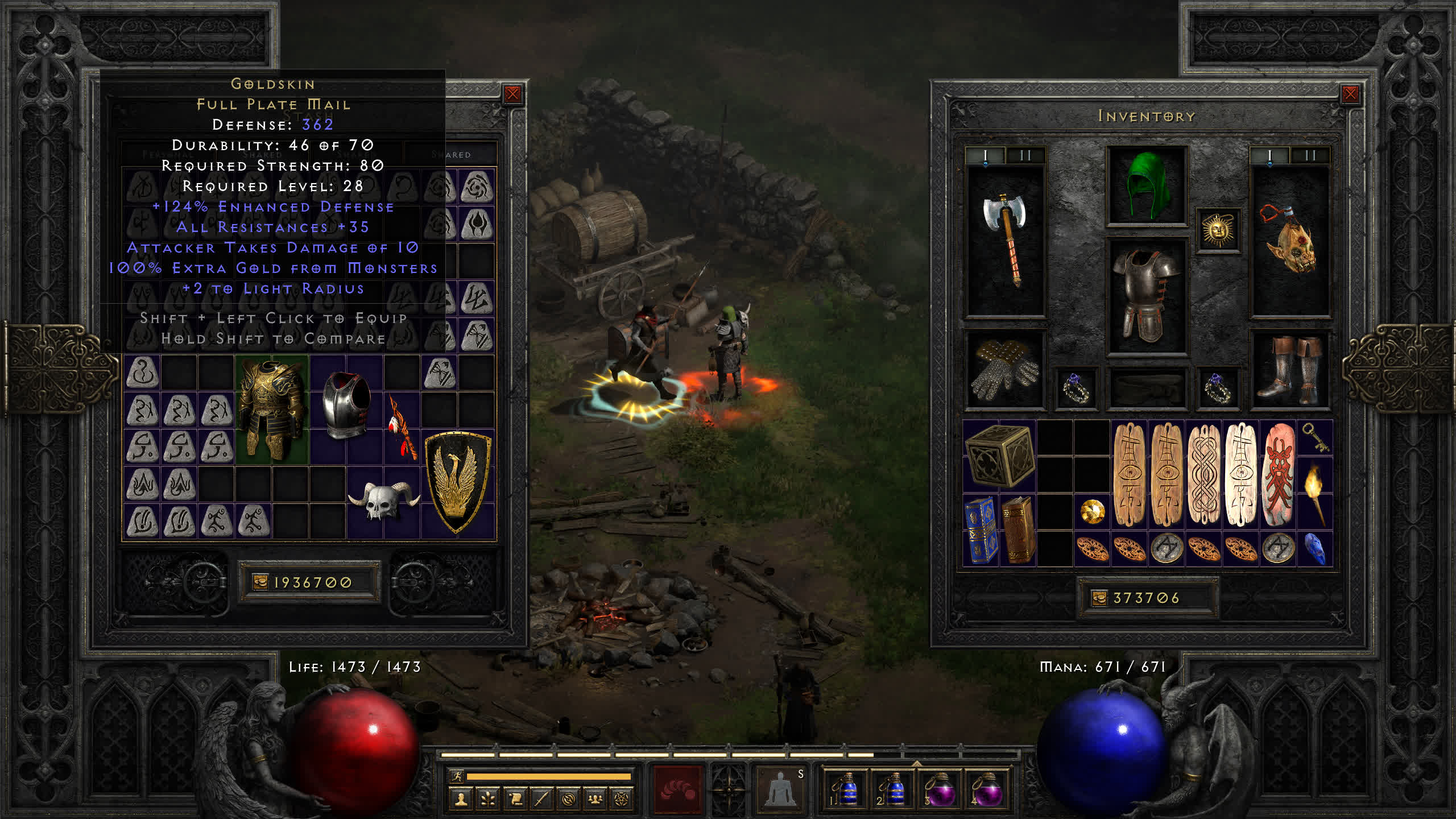Use the purple potion in belt slot 3
Viewport: 1456px width, 819px height.
coord(940,789)
